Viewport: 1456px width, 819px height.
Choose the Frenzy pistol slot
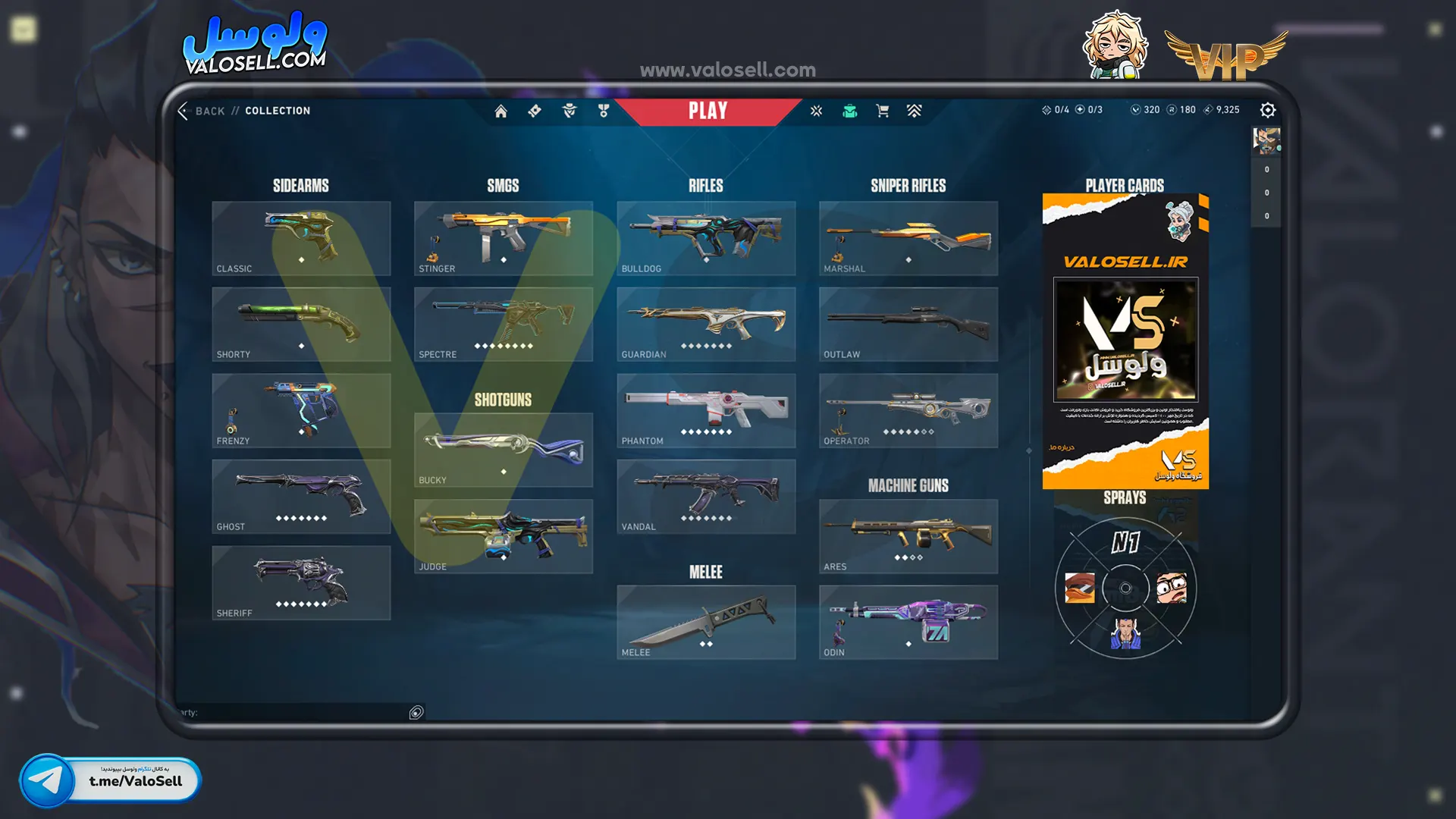coord(301,410)
